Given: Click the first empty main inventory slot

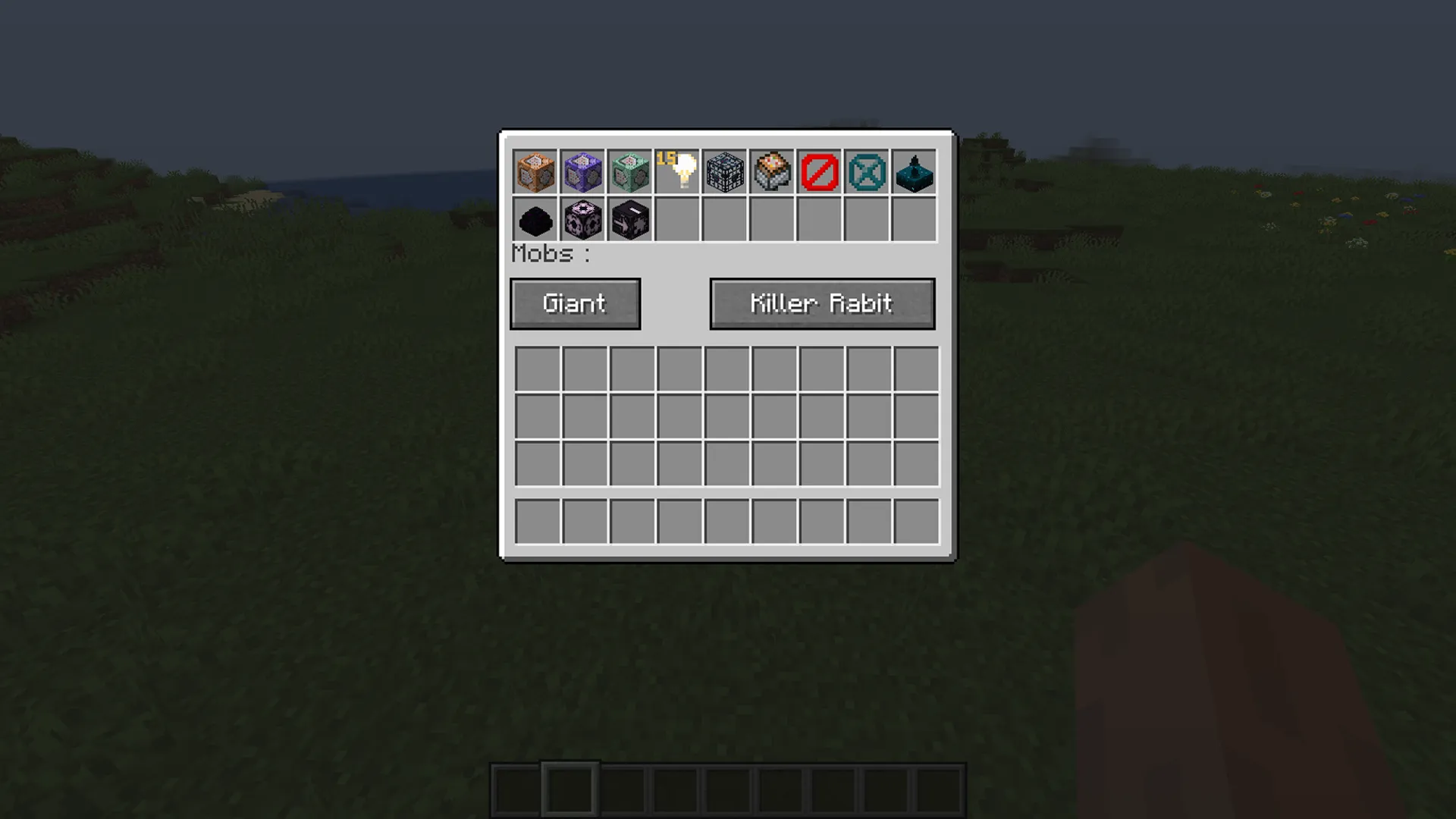Looking at the screenshot, I should 537,367.
